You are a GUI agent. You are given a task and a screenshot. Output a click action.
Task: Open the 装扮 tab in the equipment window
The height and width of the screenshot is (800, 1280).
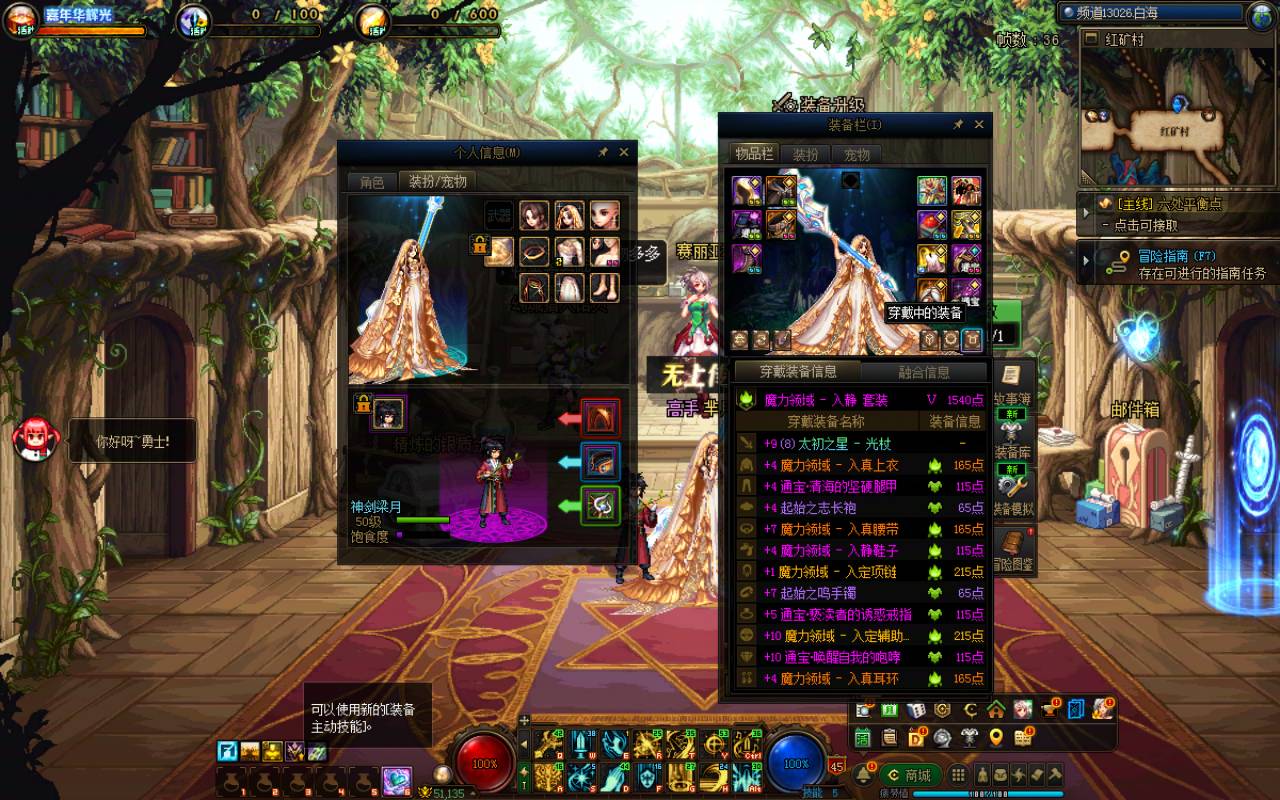click(805, 154)
